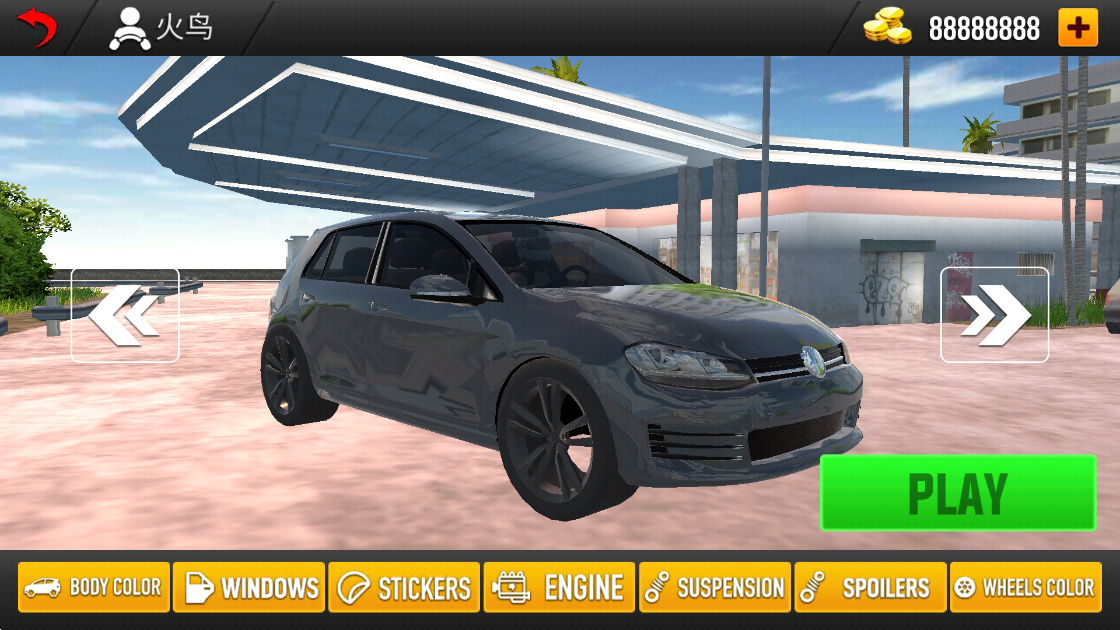Click the red back arrow

point(37,27)
